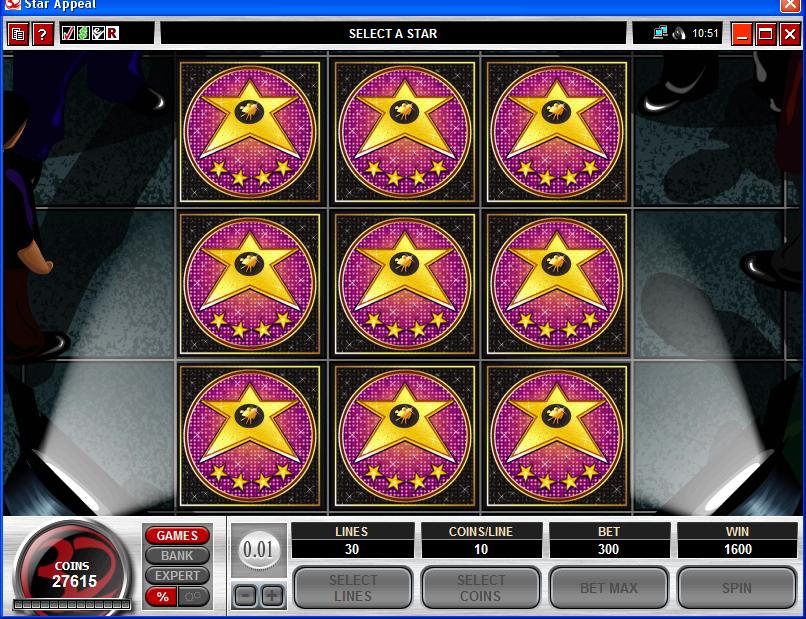Open help with the question mark icon
The height and width of the screenshot is (619, 806).
tap(42, 34)
